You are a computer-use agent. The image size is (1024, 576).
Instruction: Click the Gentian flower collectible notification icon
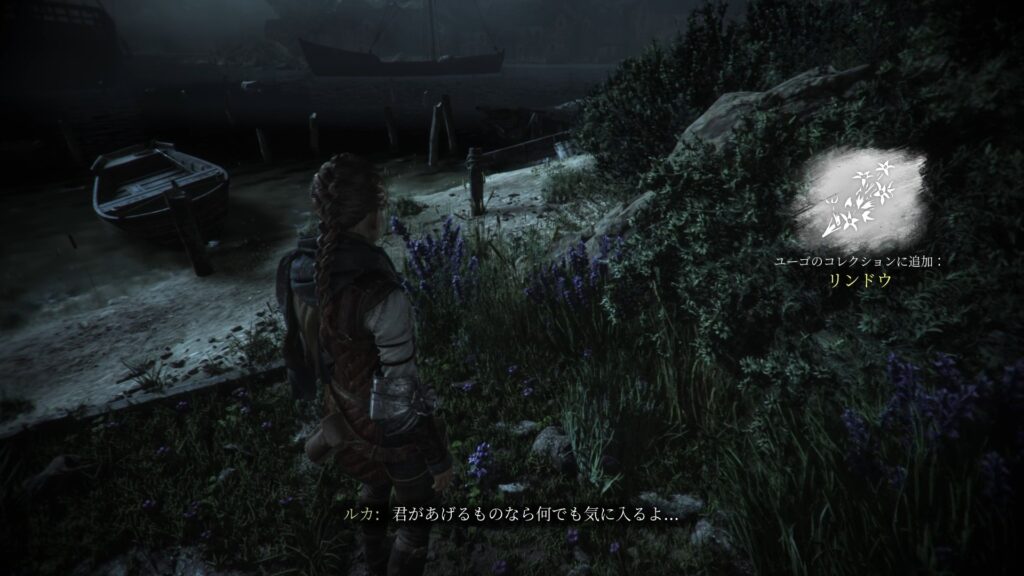click(x=859, y=199)
